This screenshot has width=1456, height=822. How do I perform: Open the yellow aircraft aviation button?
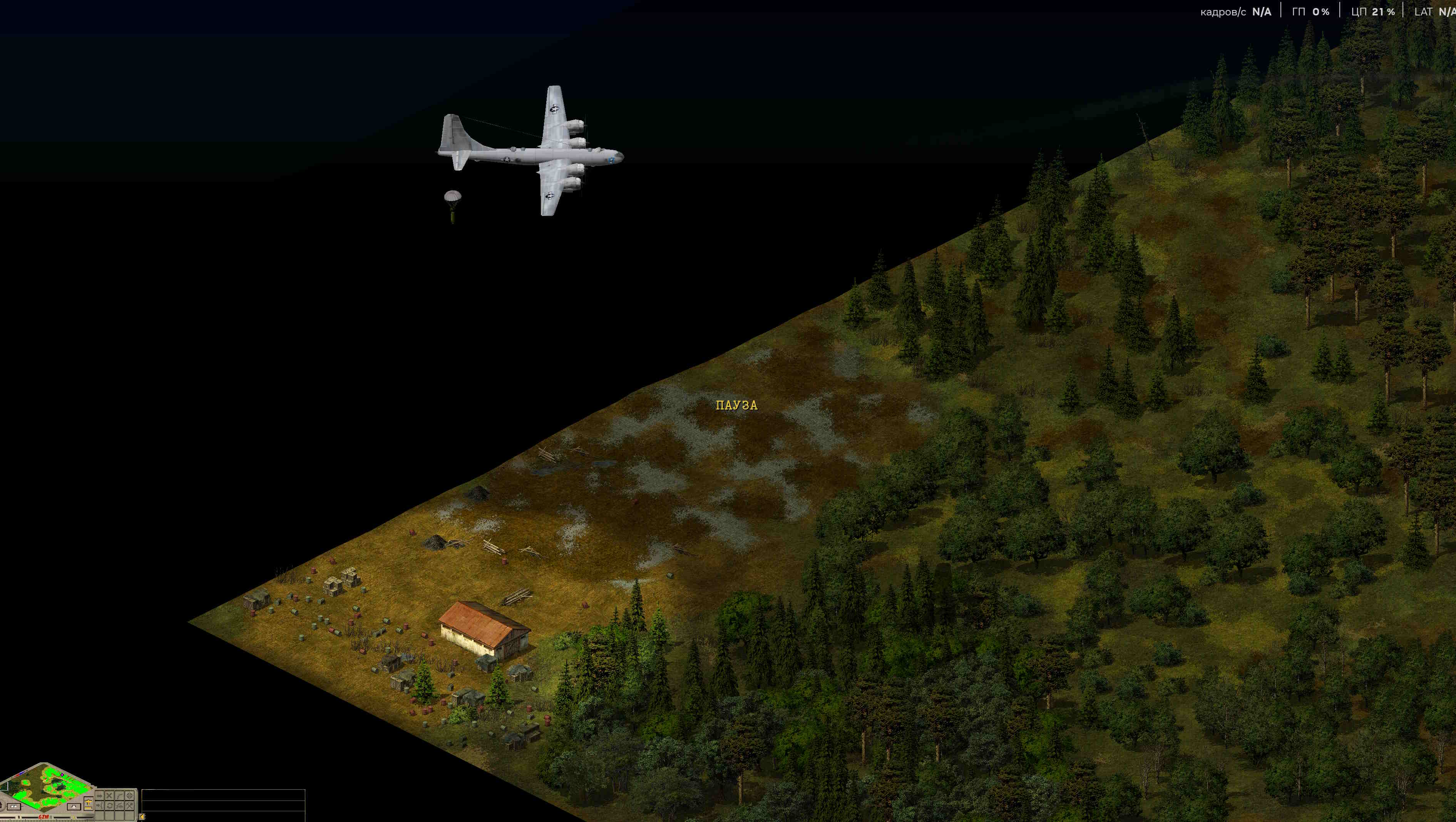pos(89,803)
